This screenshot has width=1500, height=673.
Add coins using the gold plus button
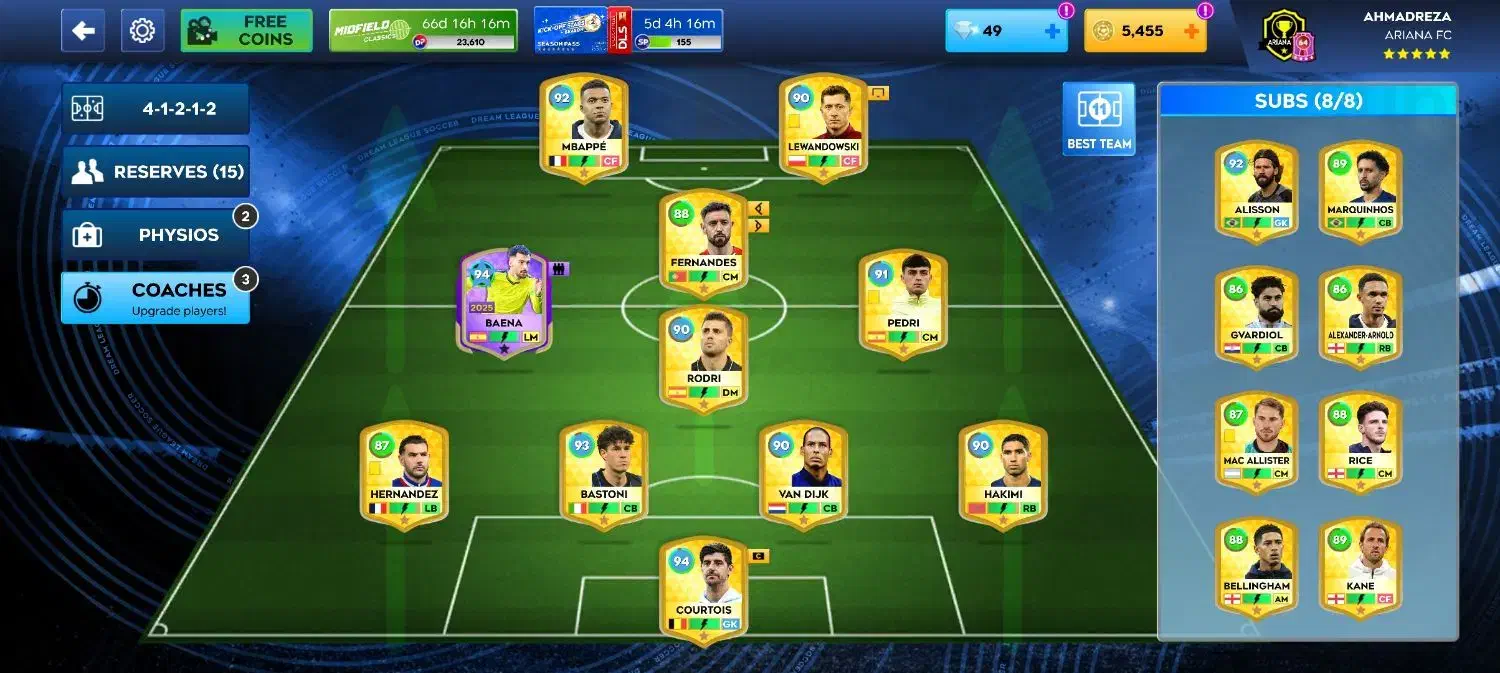pyautogui.click(x=1191, y=31)
